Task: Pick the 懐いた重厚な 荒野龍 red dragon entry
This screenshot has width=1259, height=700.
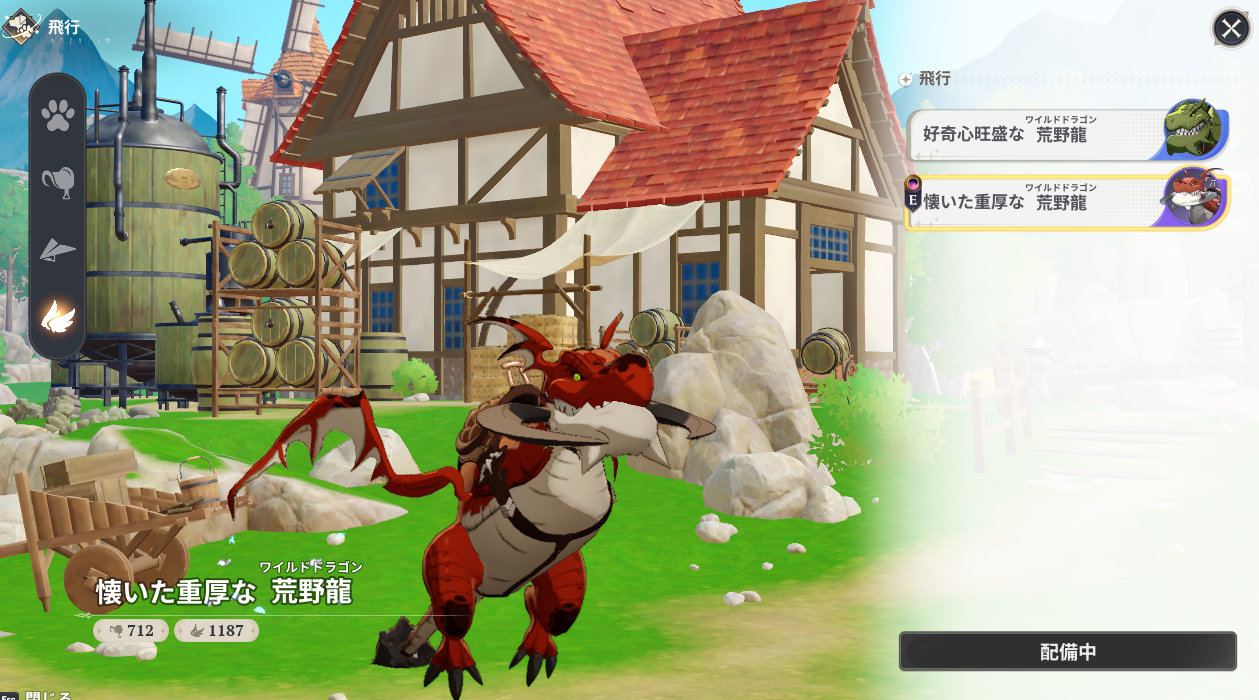Action: [1066, 201]
